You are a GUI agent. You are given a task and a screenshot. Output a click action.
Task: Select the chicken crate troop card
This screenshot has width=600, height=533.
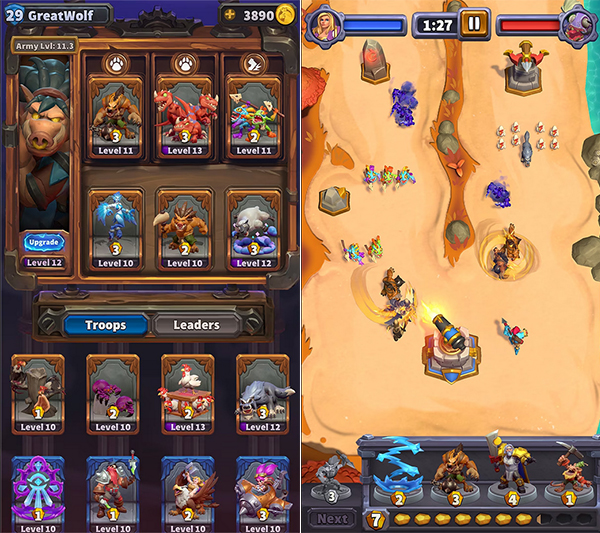[187, 390]
